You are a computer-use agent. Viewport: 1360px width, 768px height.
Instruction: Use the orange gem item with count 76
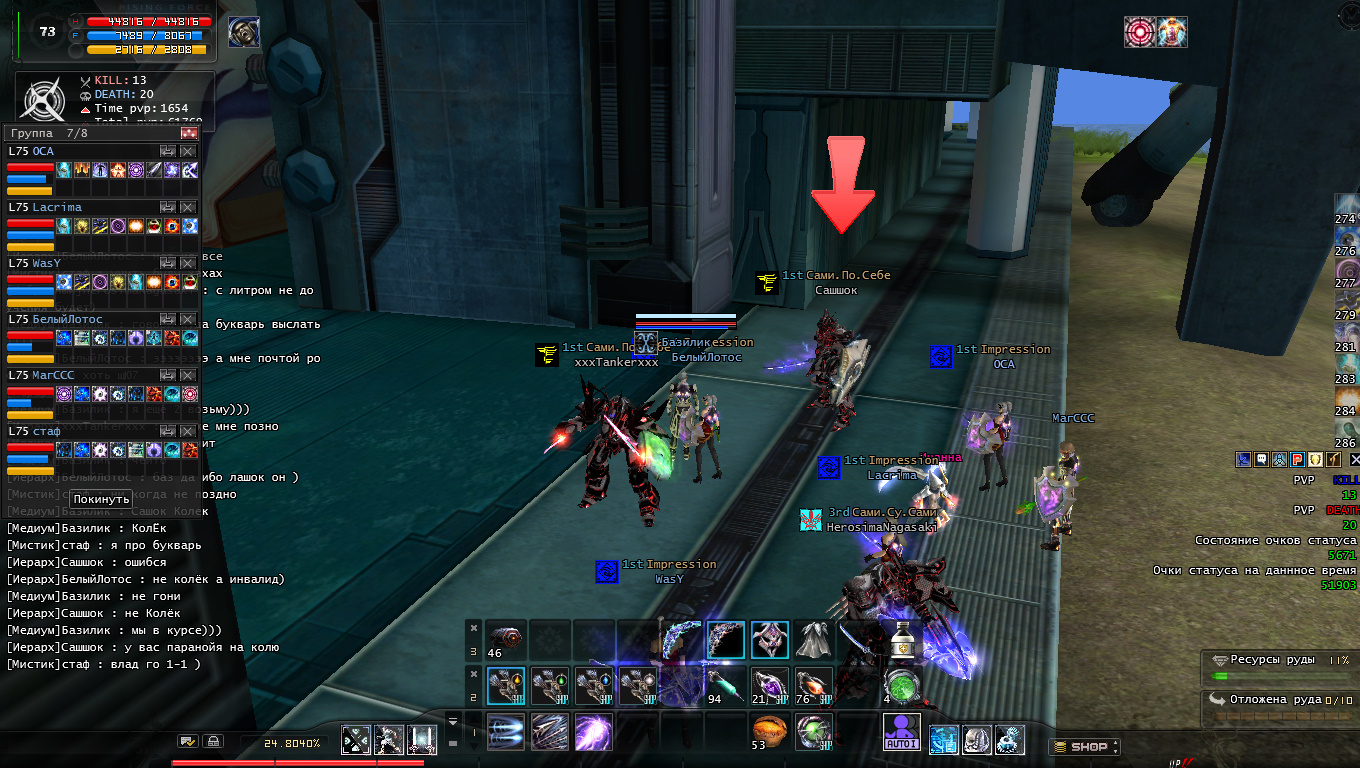pyautogui.click(x=813, y=685)
